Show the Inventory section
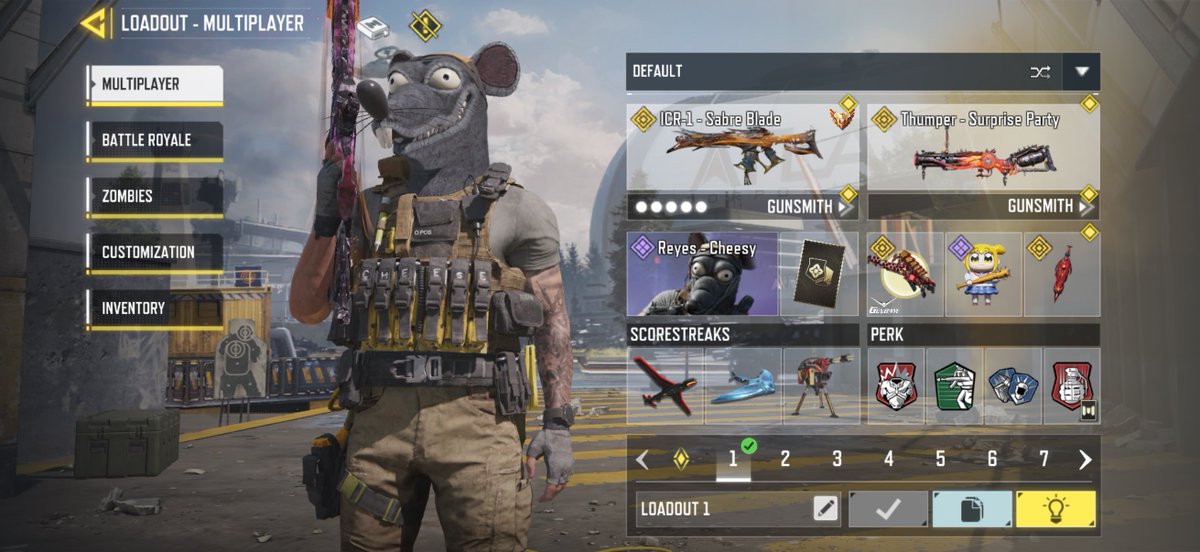This screenshot has height=552, width=1200. pos(154,308)
